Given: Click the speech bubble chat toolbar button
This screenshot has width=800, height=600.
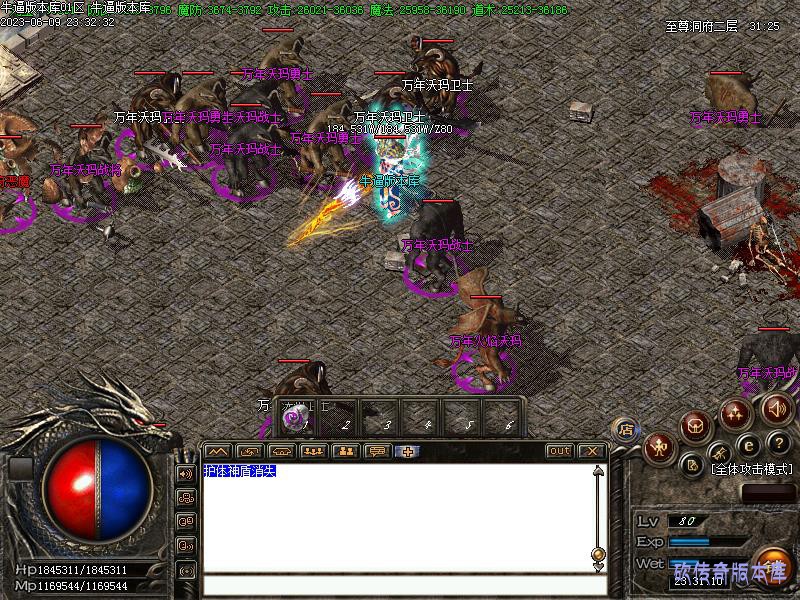Looking at the screenshot, I should point(377,451).
